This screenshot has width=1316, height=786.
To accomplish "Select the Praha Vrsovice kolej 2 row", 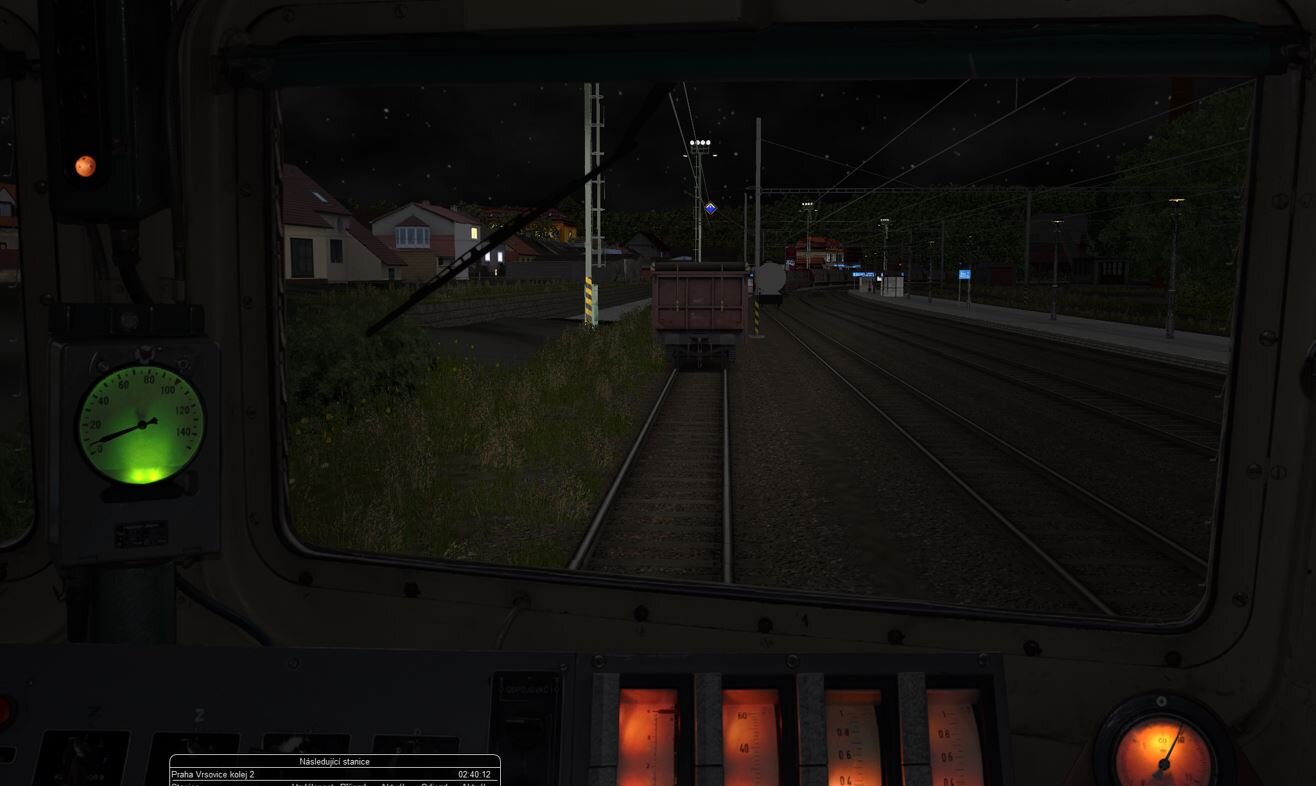I will (x=334, y=775).
